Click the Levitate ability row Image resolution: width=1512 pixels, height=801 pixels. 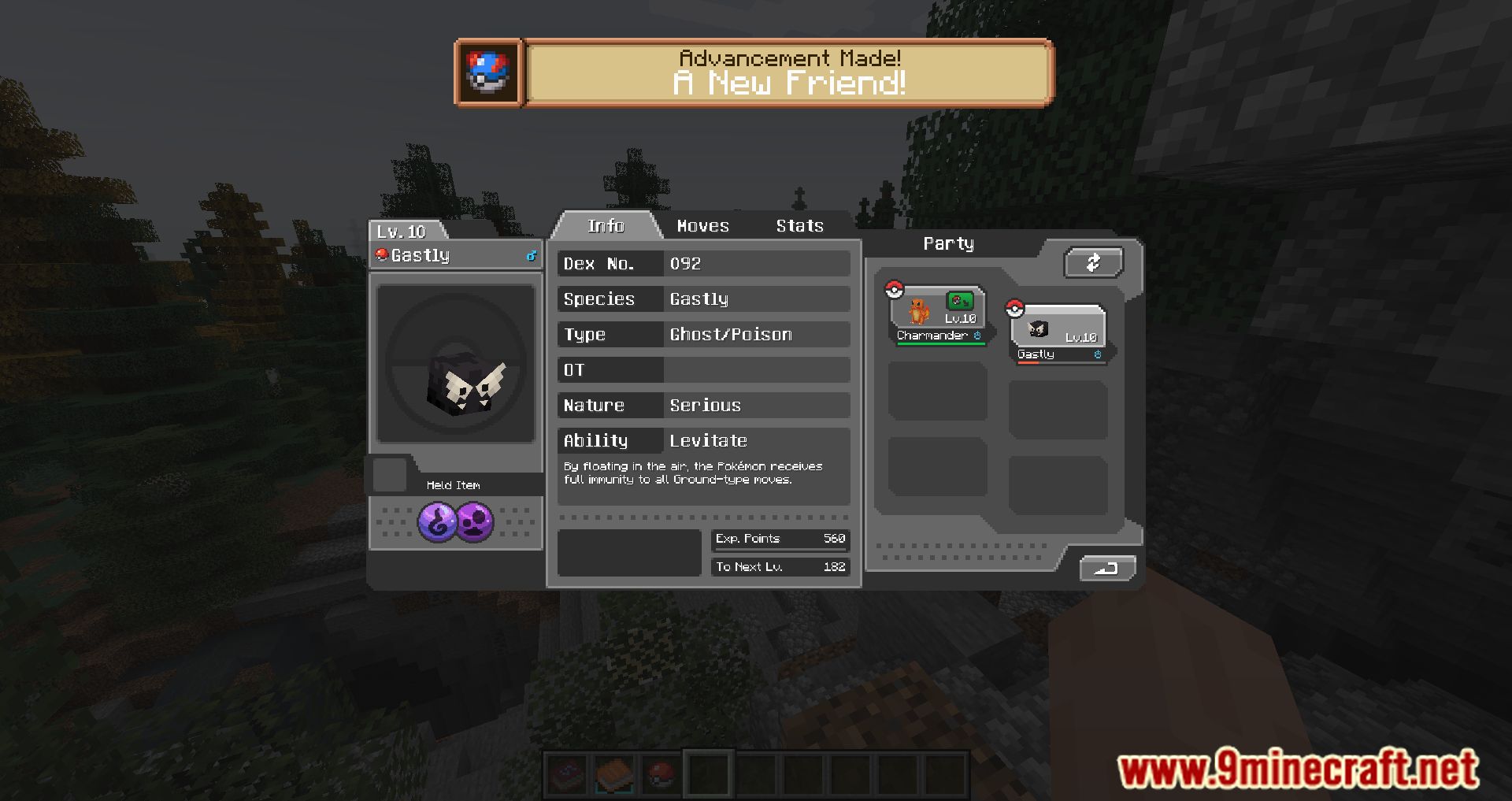pos(703,440)
